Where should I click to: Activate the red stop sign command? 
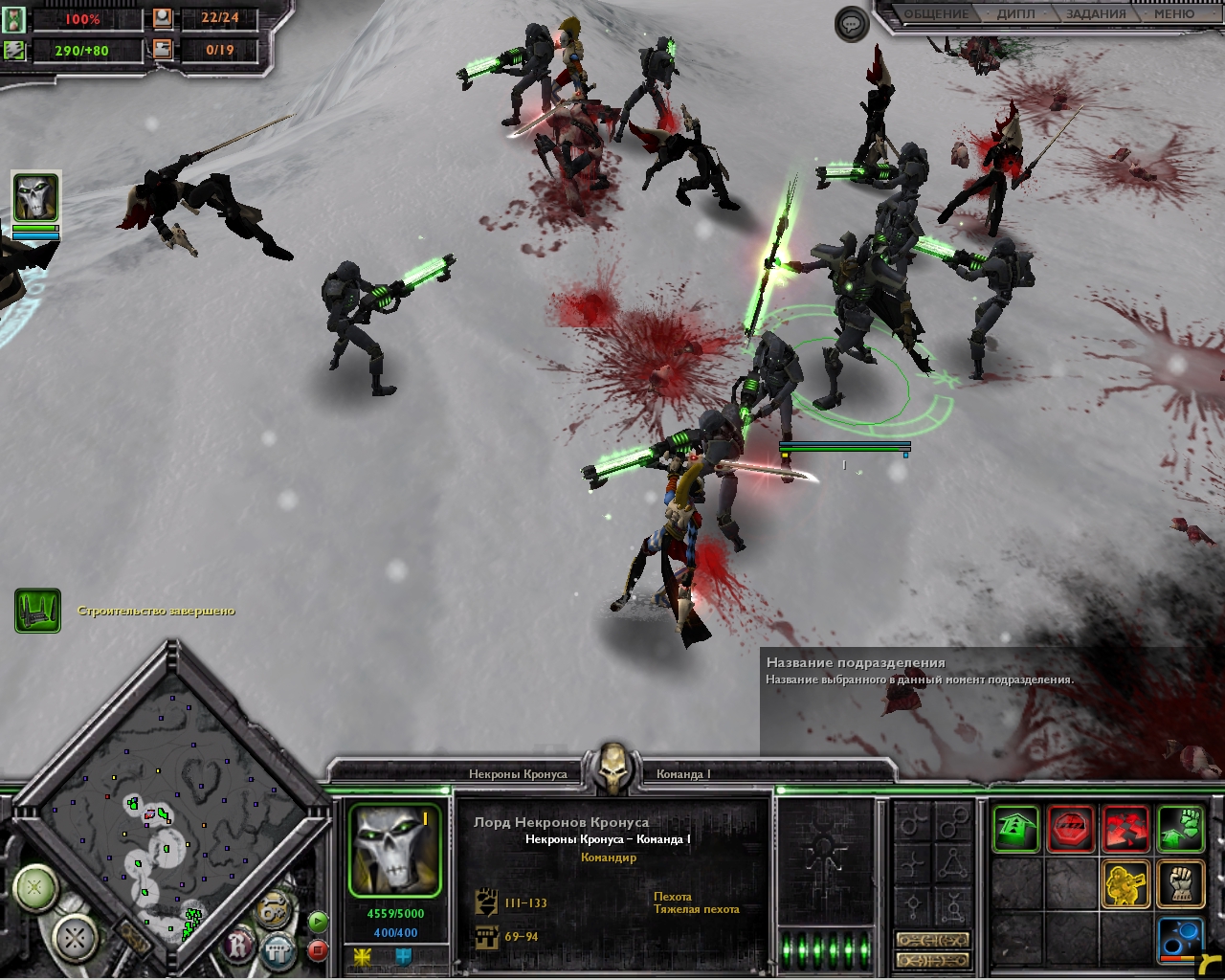(1071, 829)
